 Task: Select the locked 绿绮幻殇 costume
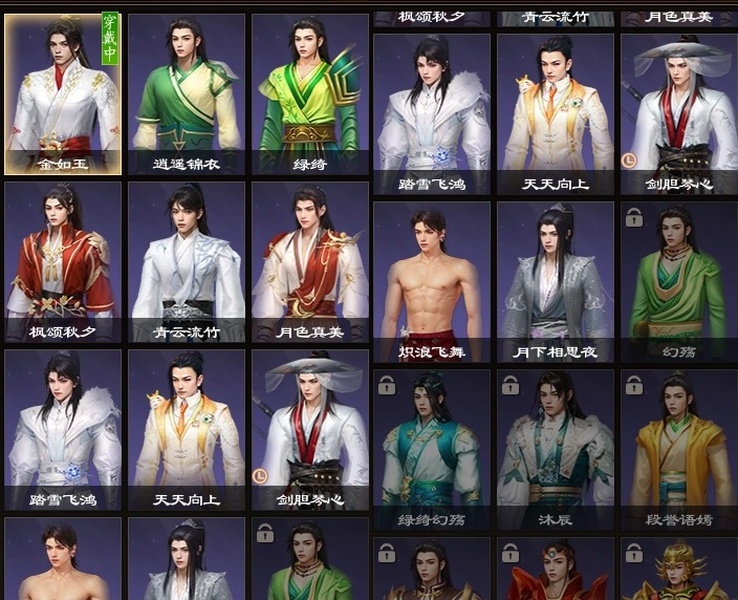tap(431, 450)
